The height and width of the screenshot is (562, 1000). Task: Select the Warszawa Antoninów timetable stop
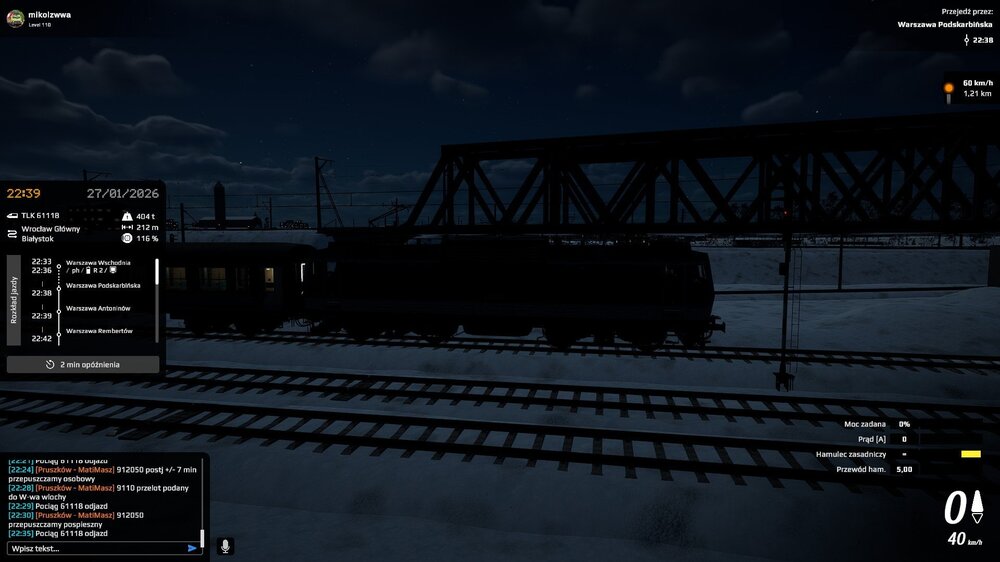(98, 308)
